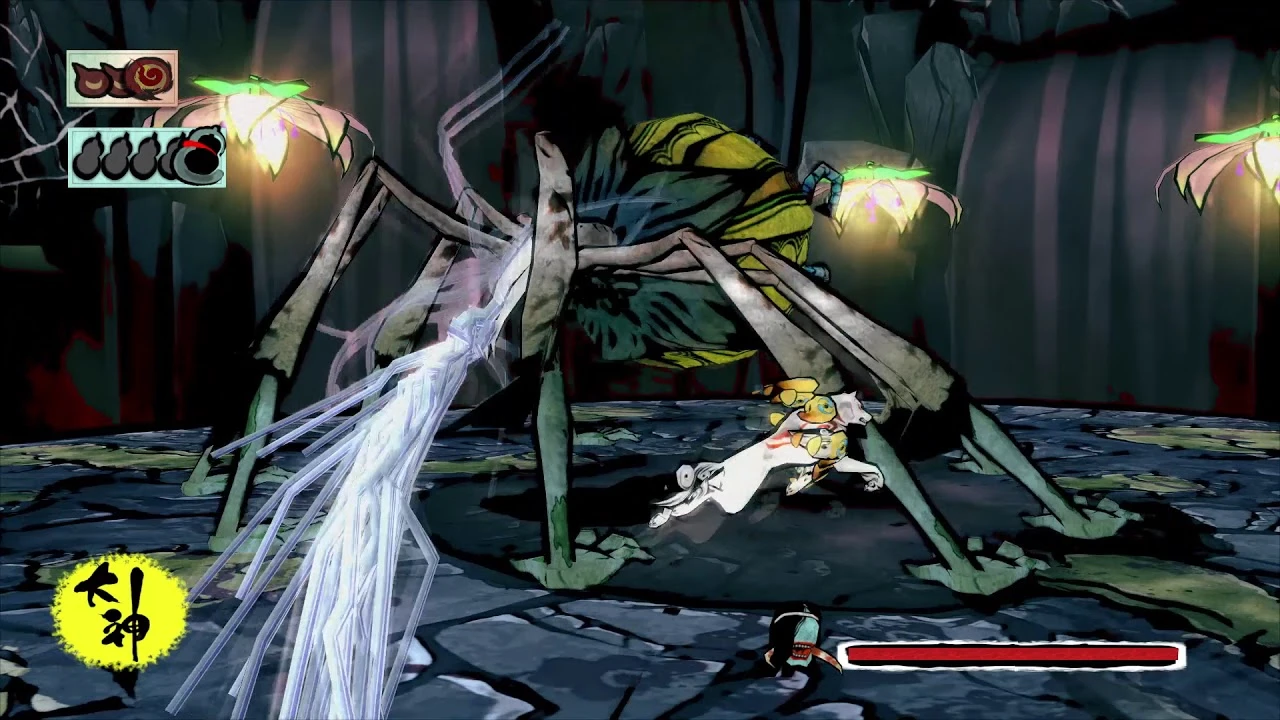Toggle the ink pot meter visibility
1280x720 pixels.
tap(147, 157)
